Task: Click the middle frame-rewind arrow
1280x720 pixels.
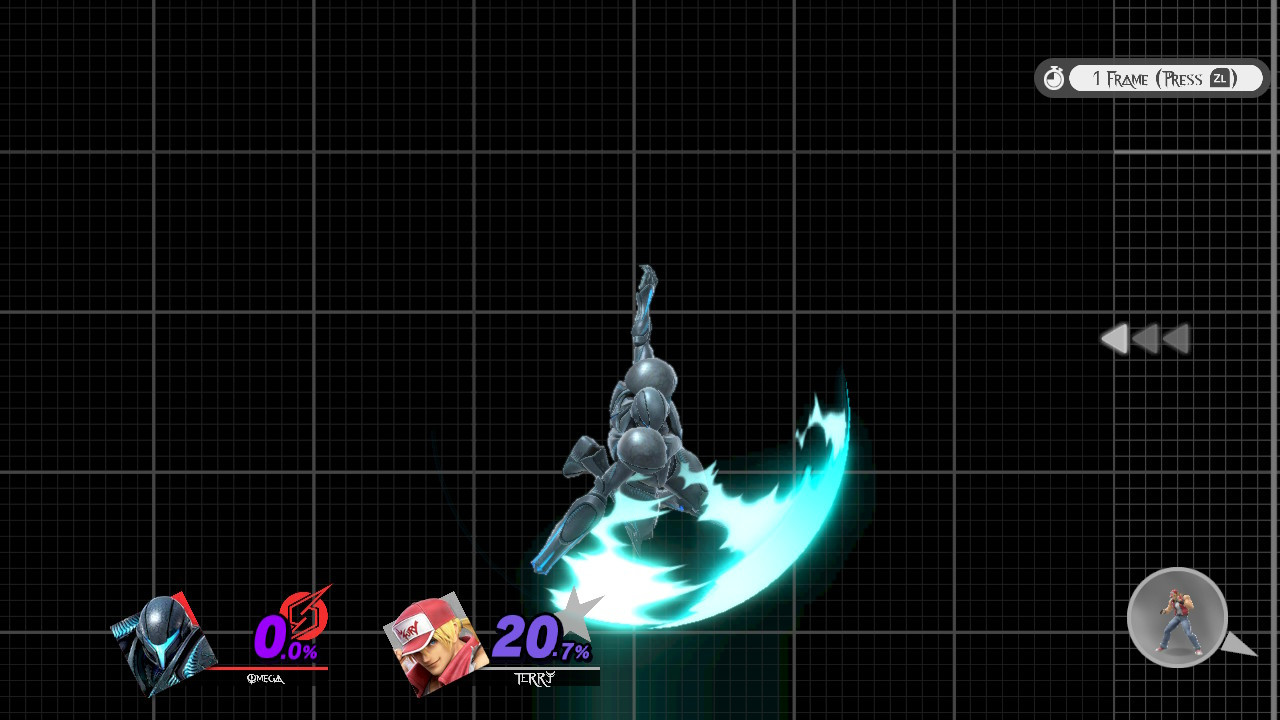Action: coord(1146,339)
